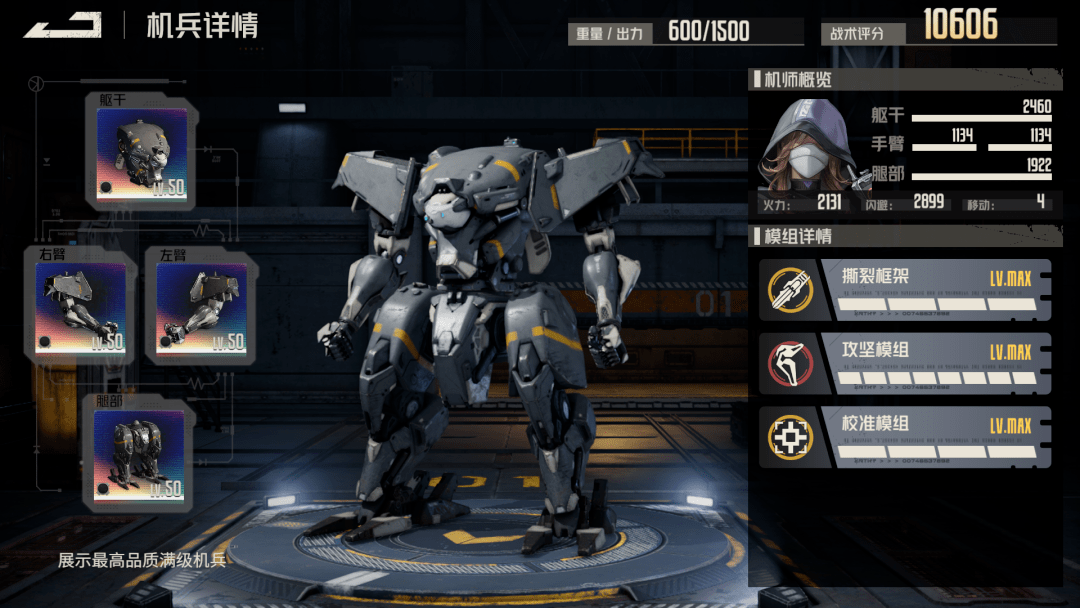Select the legs (腿部) part slot

[x=139, y=455]
